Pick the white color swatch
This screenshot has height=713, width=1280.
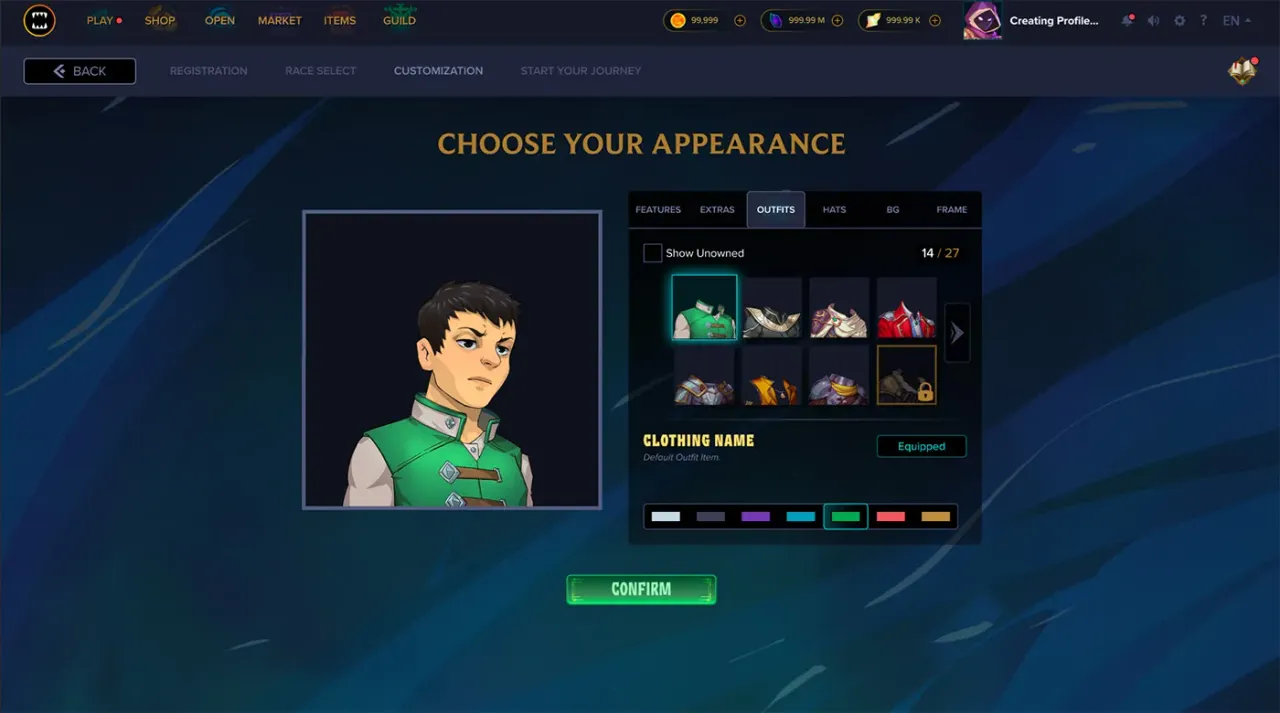click(665, 517)
